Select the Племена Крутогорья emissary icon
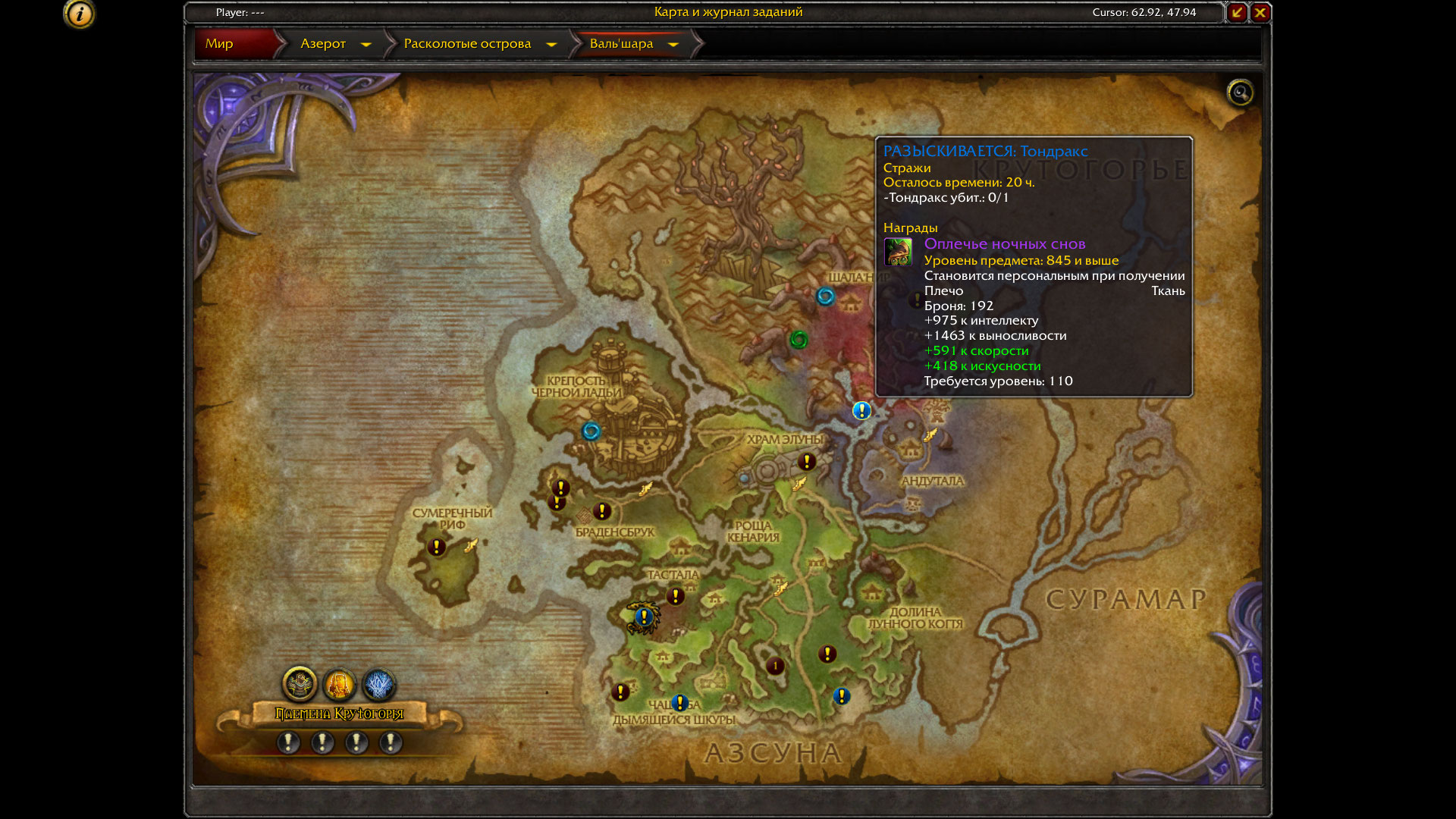Viewport: 1456px width, 819px height. pyautogui.click(x=300, y=684)
